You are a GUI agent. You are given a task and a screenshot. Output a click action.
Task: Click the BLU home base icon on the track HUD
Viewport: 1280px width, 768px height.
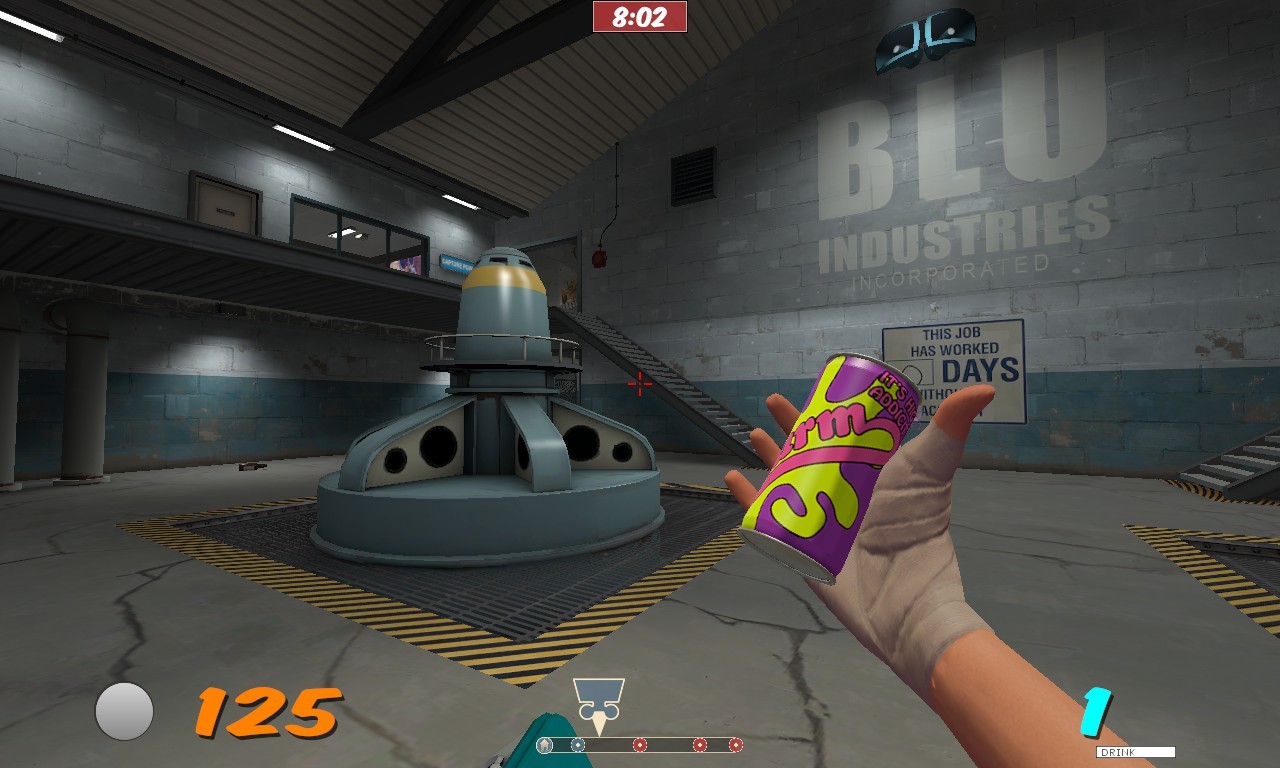coord(545,744)
